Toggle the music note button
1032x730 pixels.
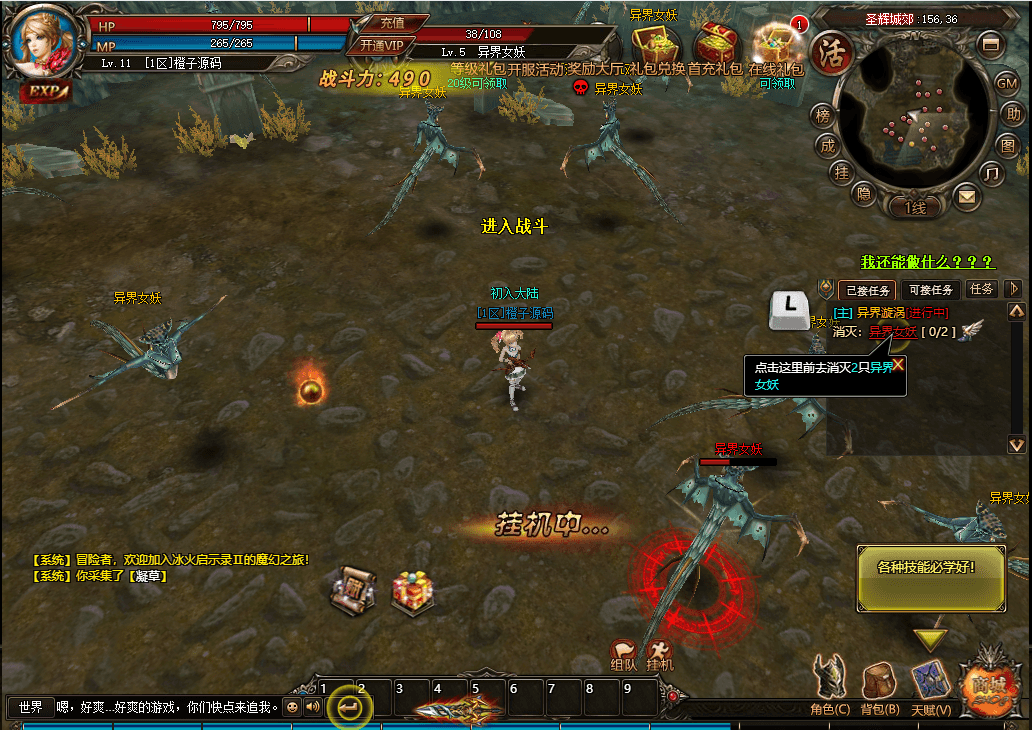tap(991, 175)
